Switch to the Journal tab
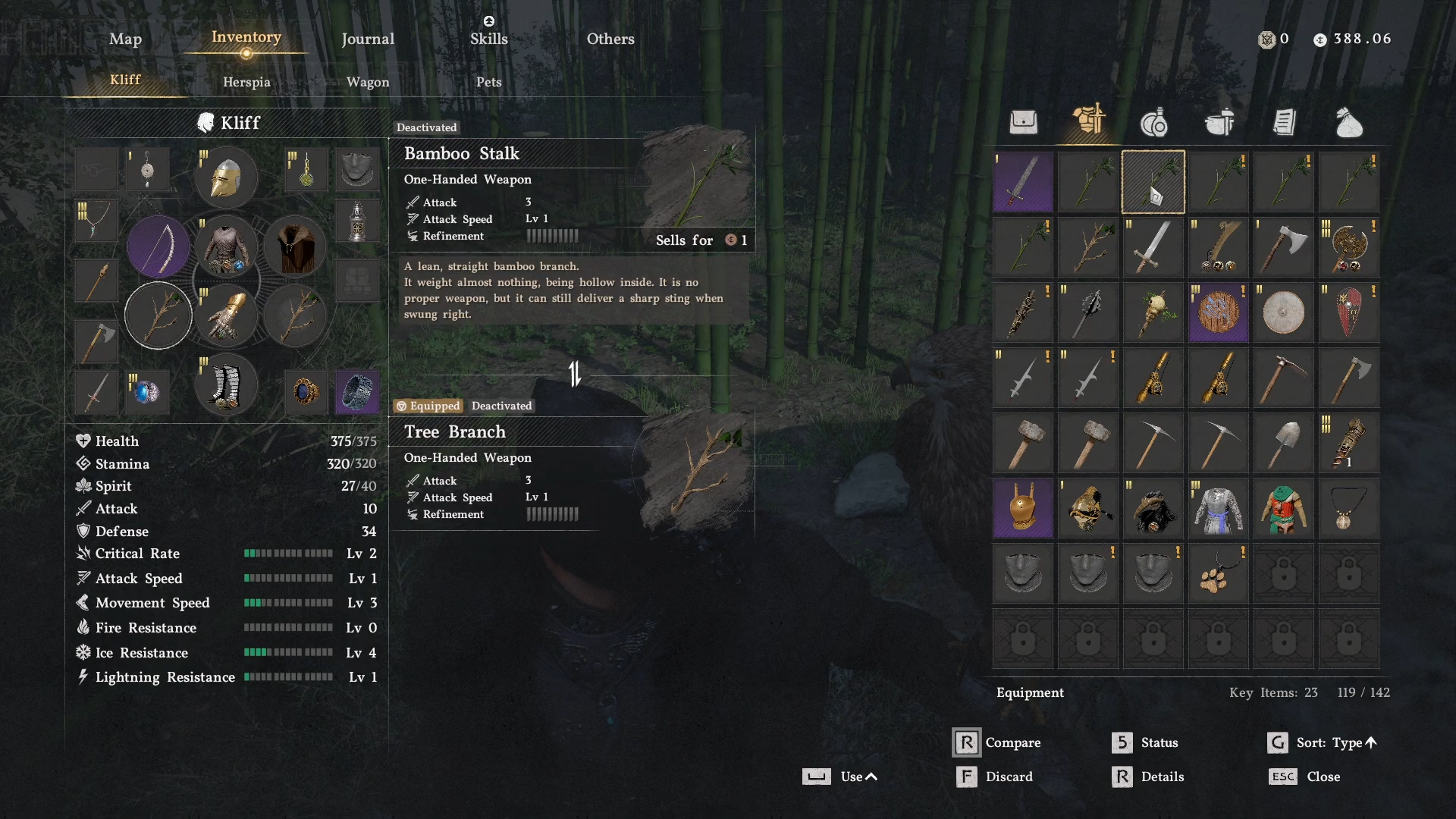1456x819 pixels. tap(368, 39)
